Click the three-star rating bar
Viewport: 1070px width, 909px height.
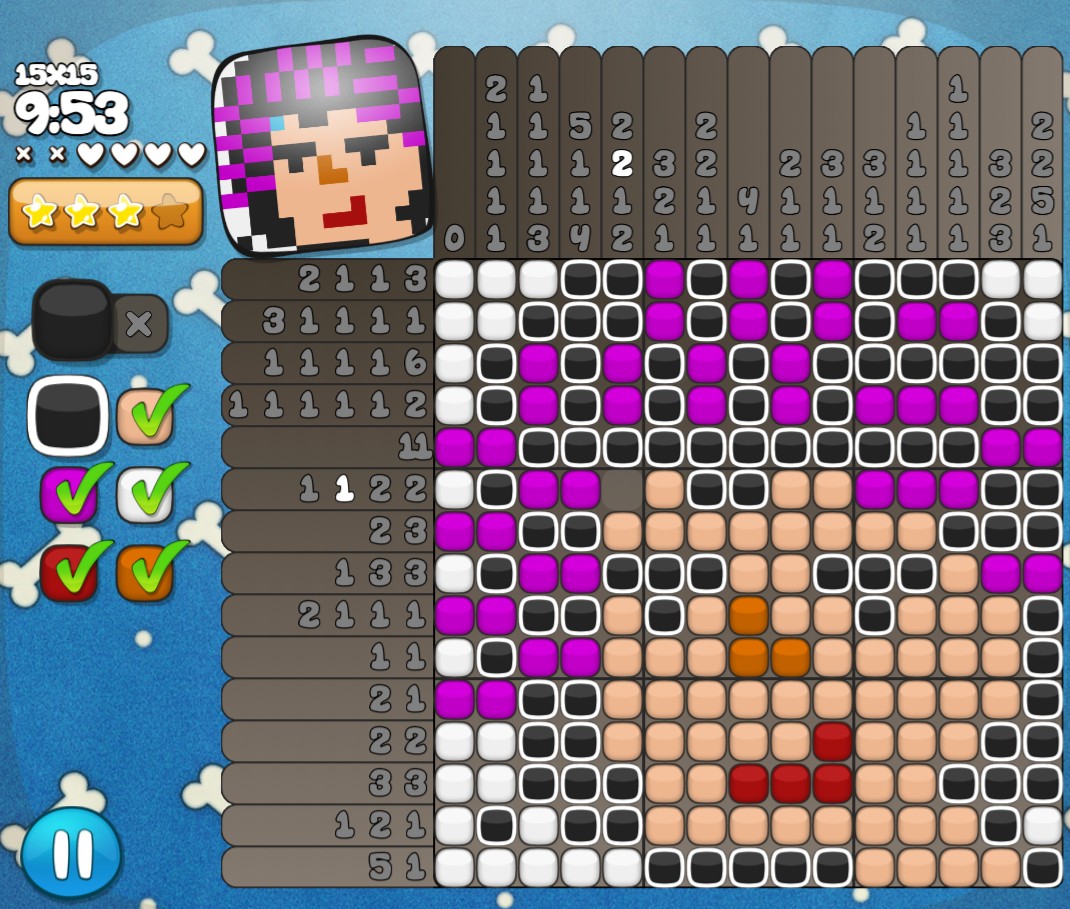click(105, 211)
